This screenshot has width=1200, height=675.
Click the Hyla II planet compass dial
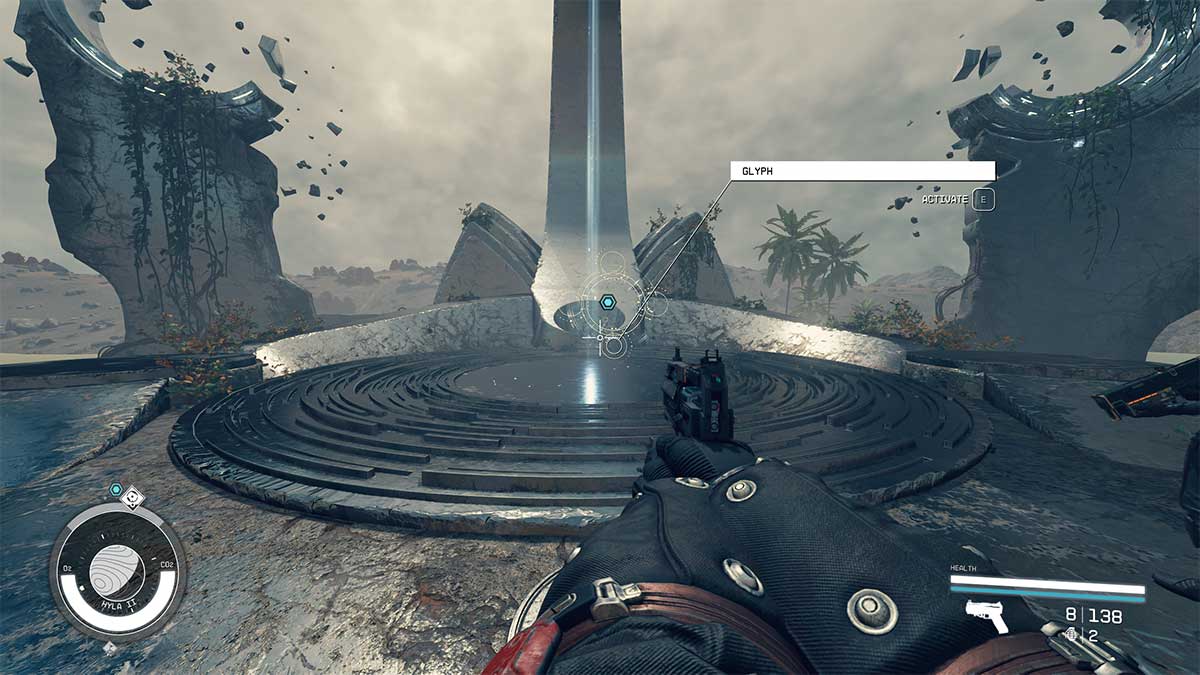117,571
